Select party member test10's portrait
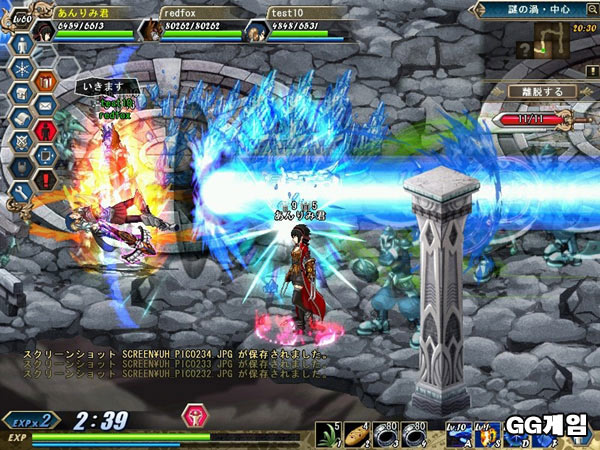The height and width of the screenshot is (450, 600). pos(254,29)
